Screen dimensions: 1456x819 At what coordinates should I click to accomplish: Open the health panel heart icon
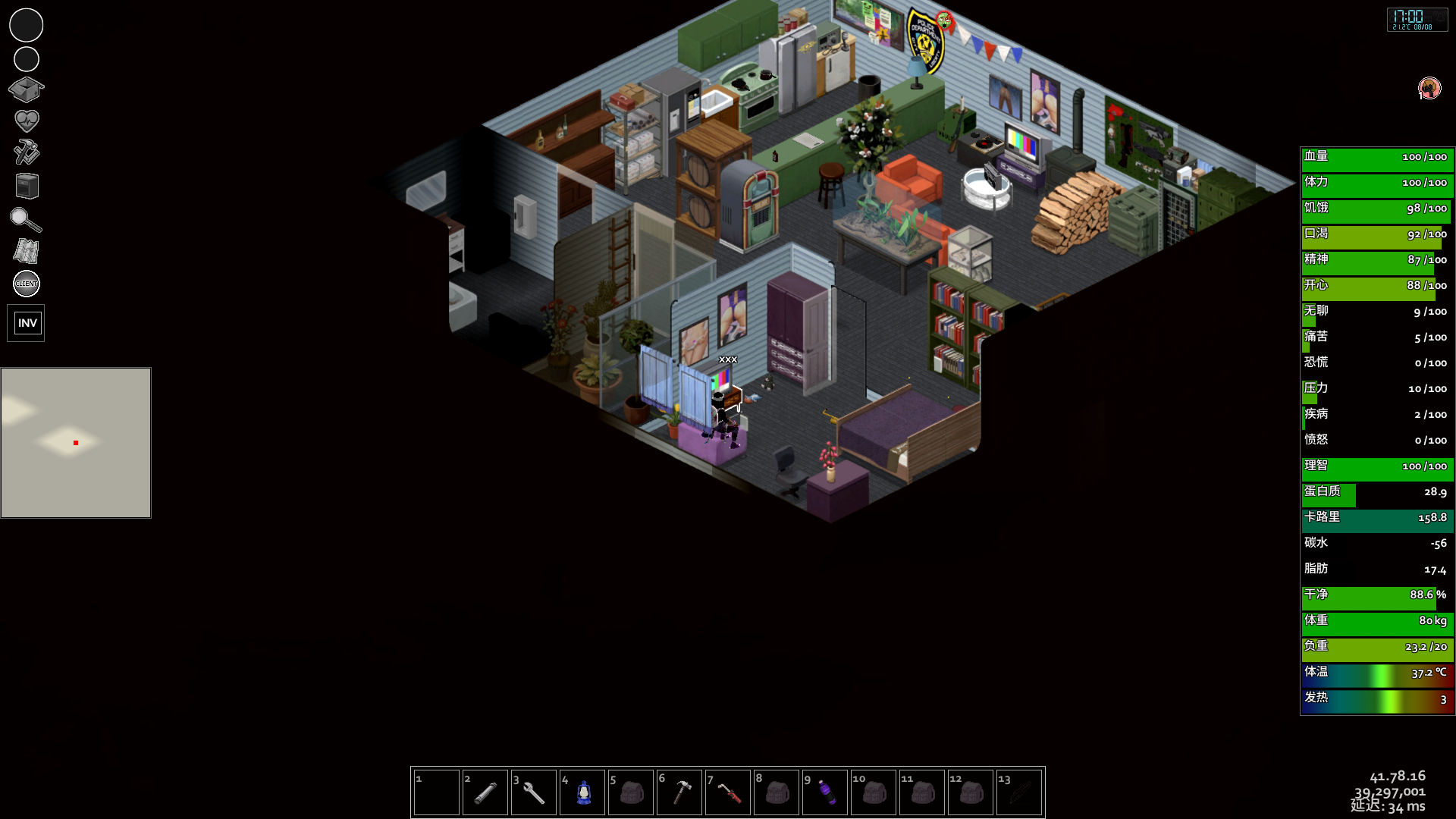tap(26, 121)
